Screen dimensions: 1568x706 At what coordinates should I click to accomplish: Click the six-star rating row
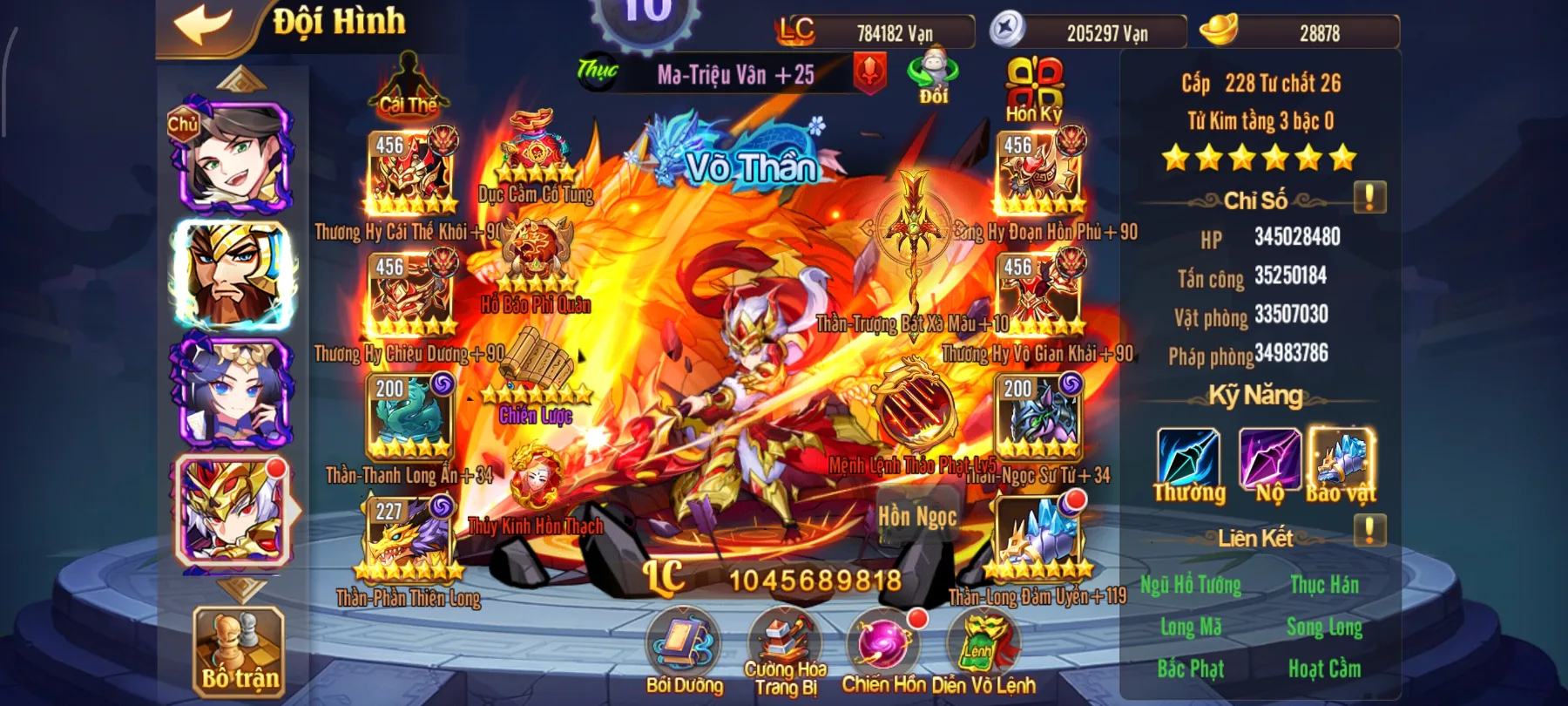1259,157
